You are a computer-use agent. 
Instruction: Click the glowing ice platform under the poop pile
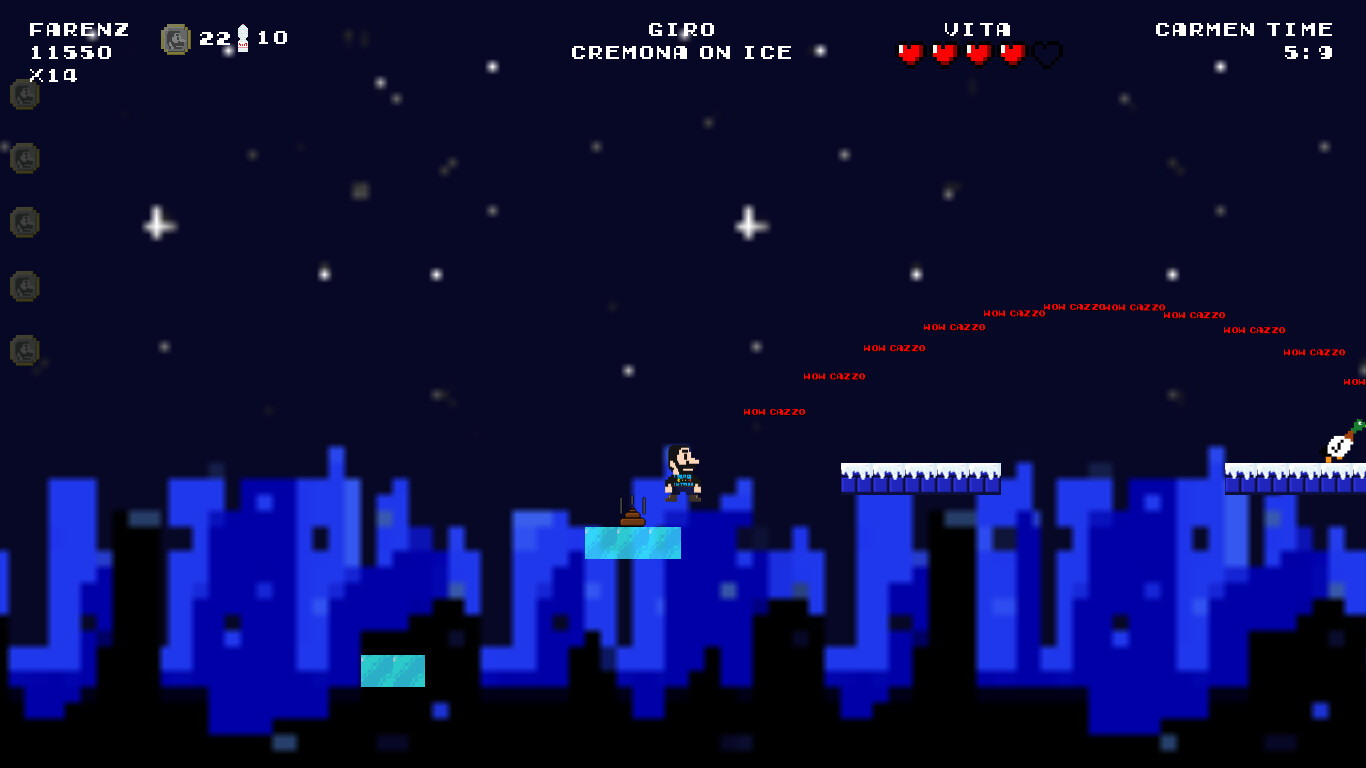[x=632, y=544]
